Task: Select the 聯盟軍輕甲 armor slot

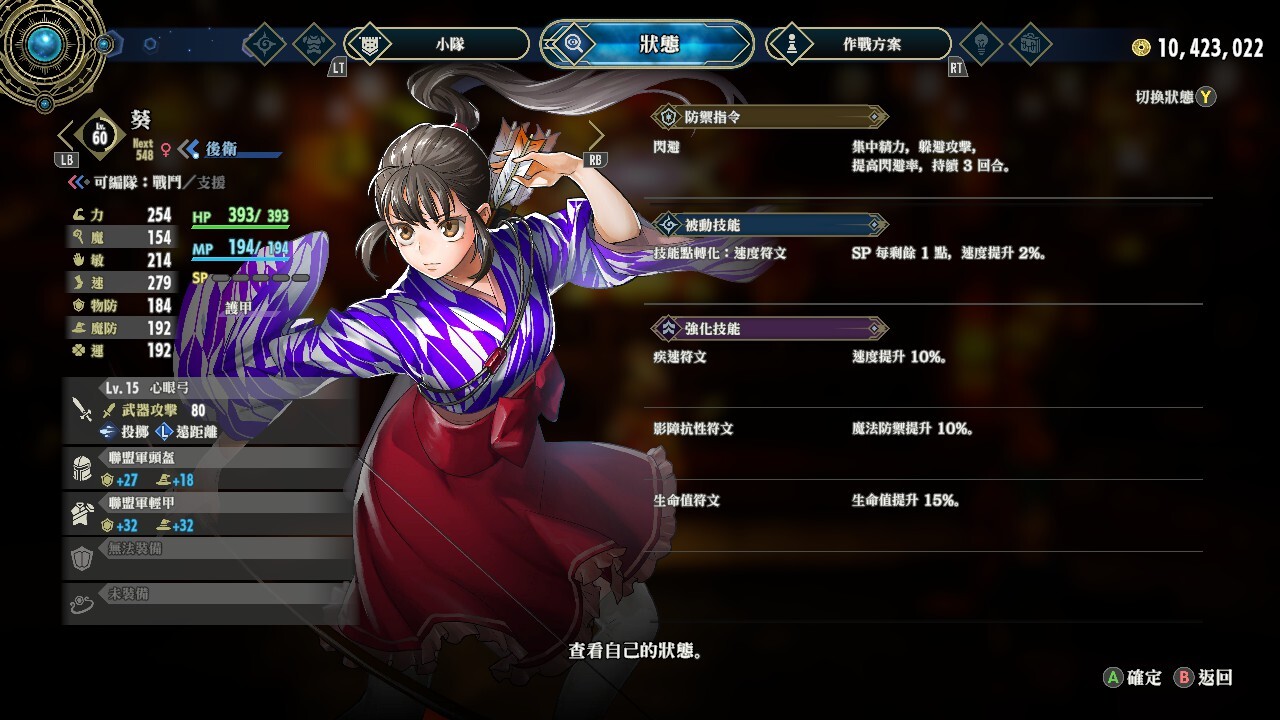Action: pos(210,514)
